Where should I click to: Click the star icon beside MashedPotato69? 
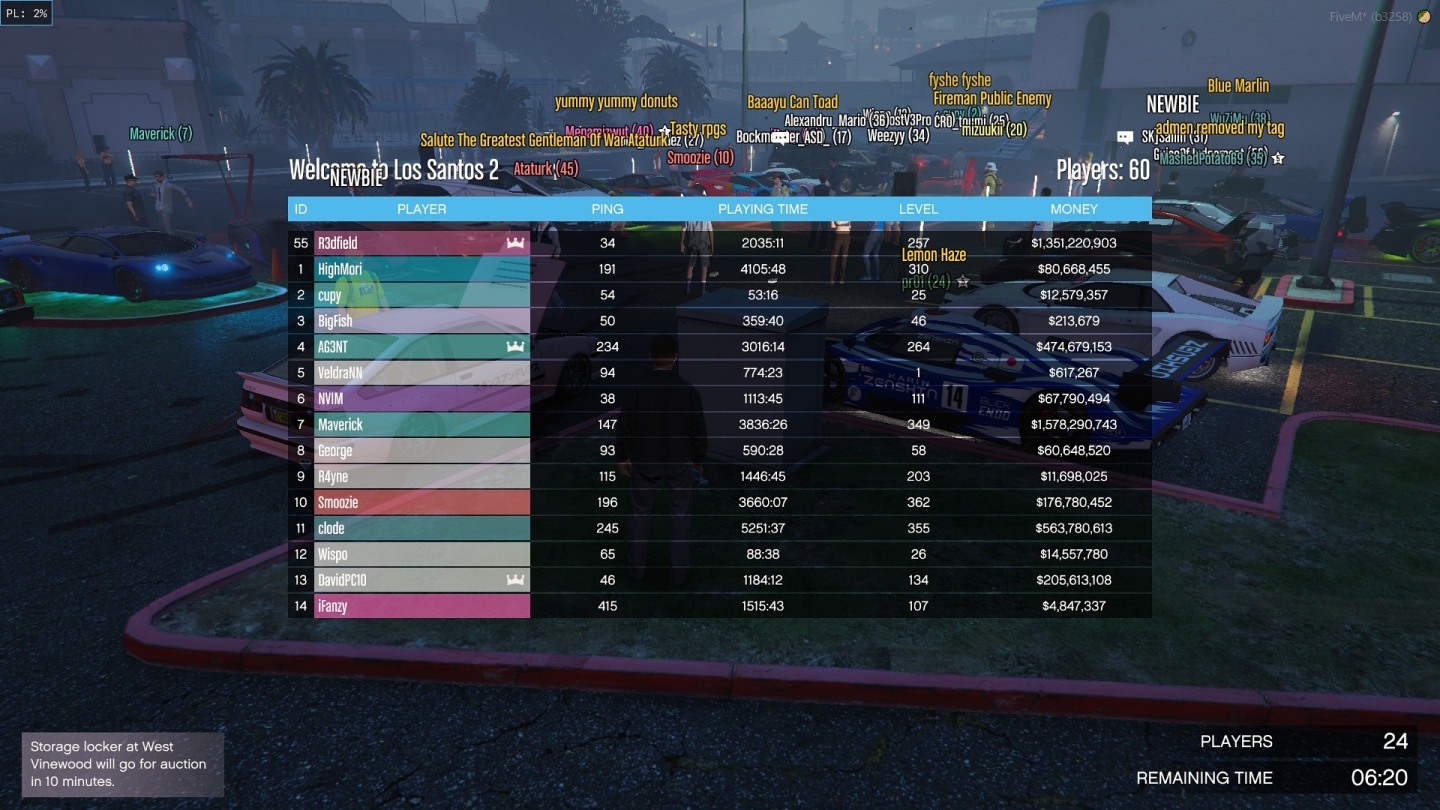1278,158
